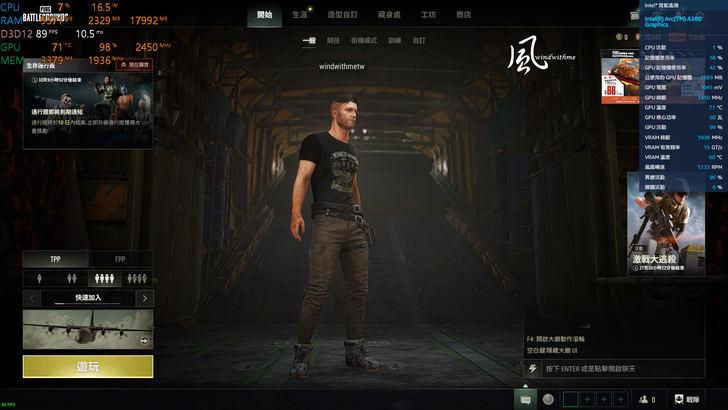Screen dimensions: 728x410
Task: Open the 工坊 workshop tab
Action: click(429, 15)
